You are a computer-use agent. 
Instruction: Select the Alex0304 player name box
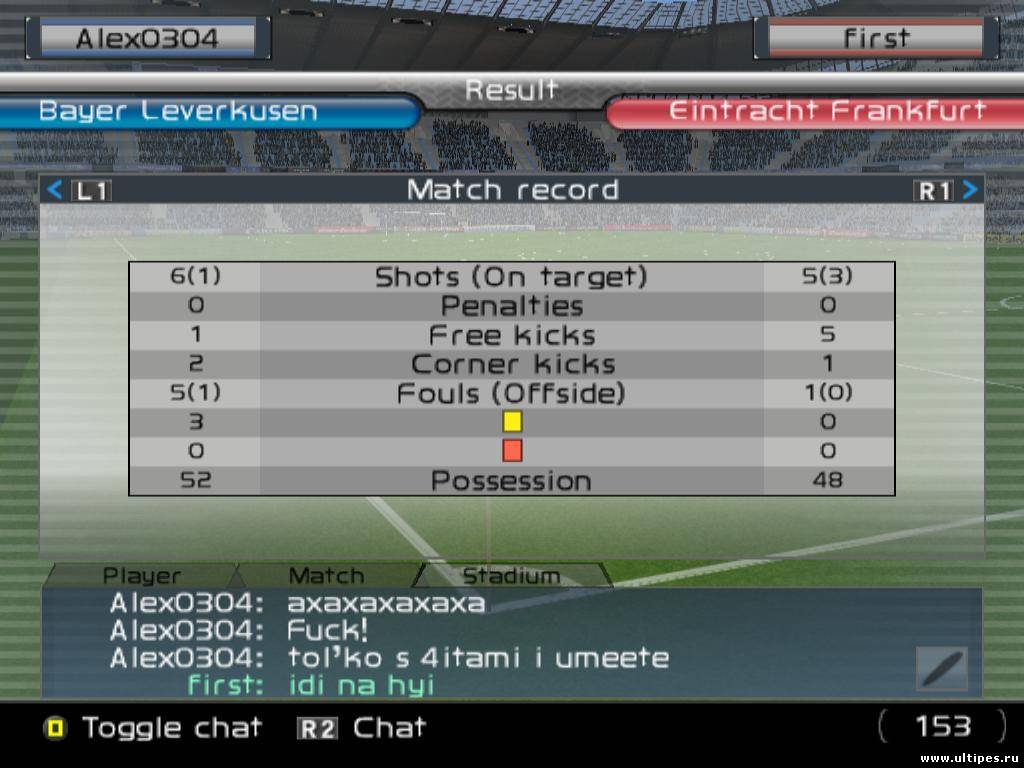click(x=147, y=39)
